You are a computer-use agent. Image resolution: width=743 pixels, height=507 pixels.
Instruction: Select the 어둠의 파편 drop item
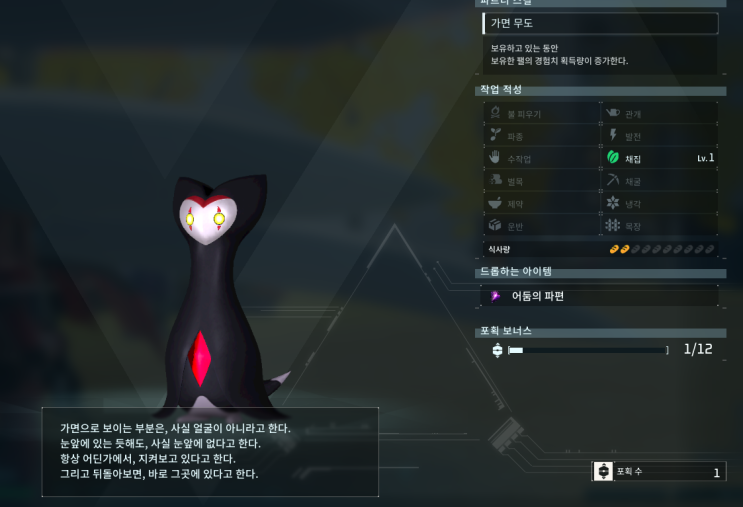tap(600, 296)
